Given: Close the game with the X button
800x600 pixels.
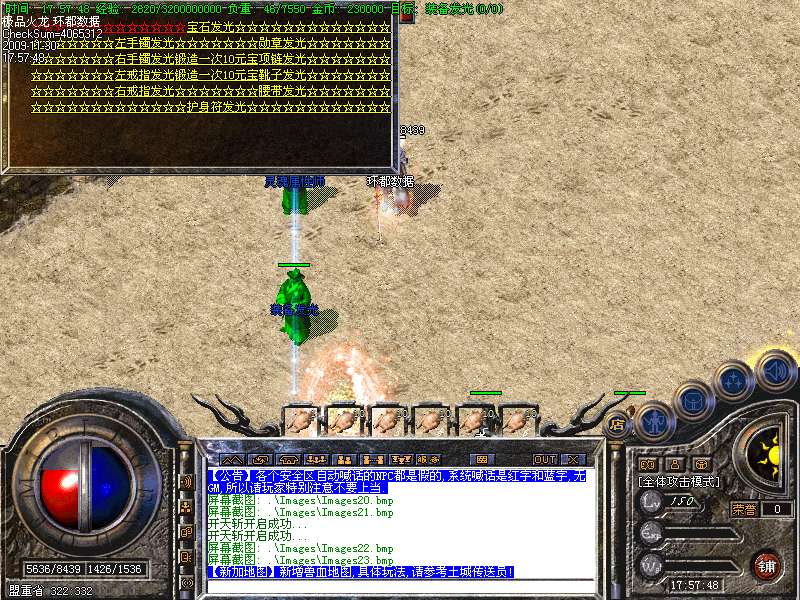Looking at the screenshot, I should tap(572, 459).
